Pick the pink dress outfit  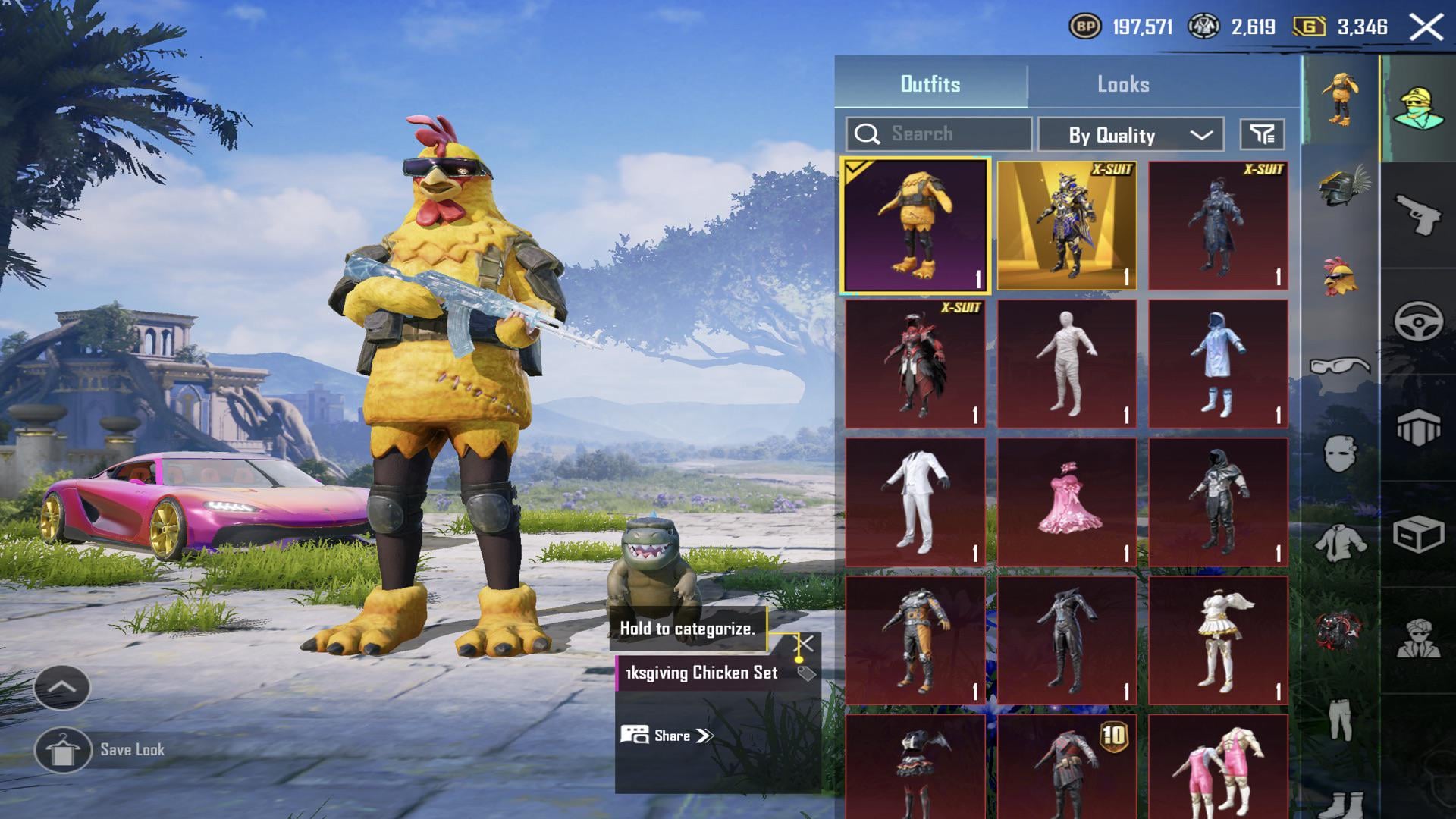tap(1066, 501)
